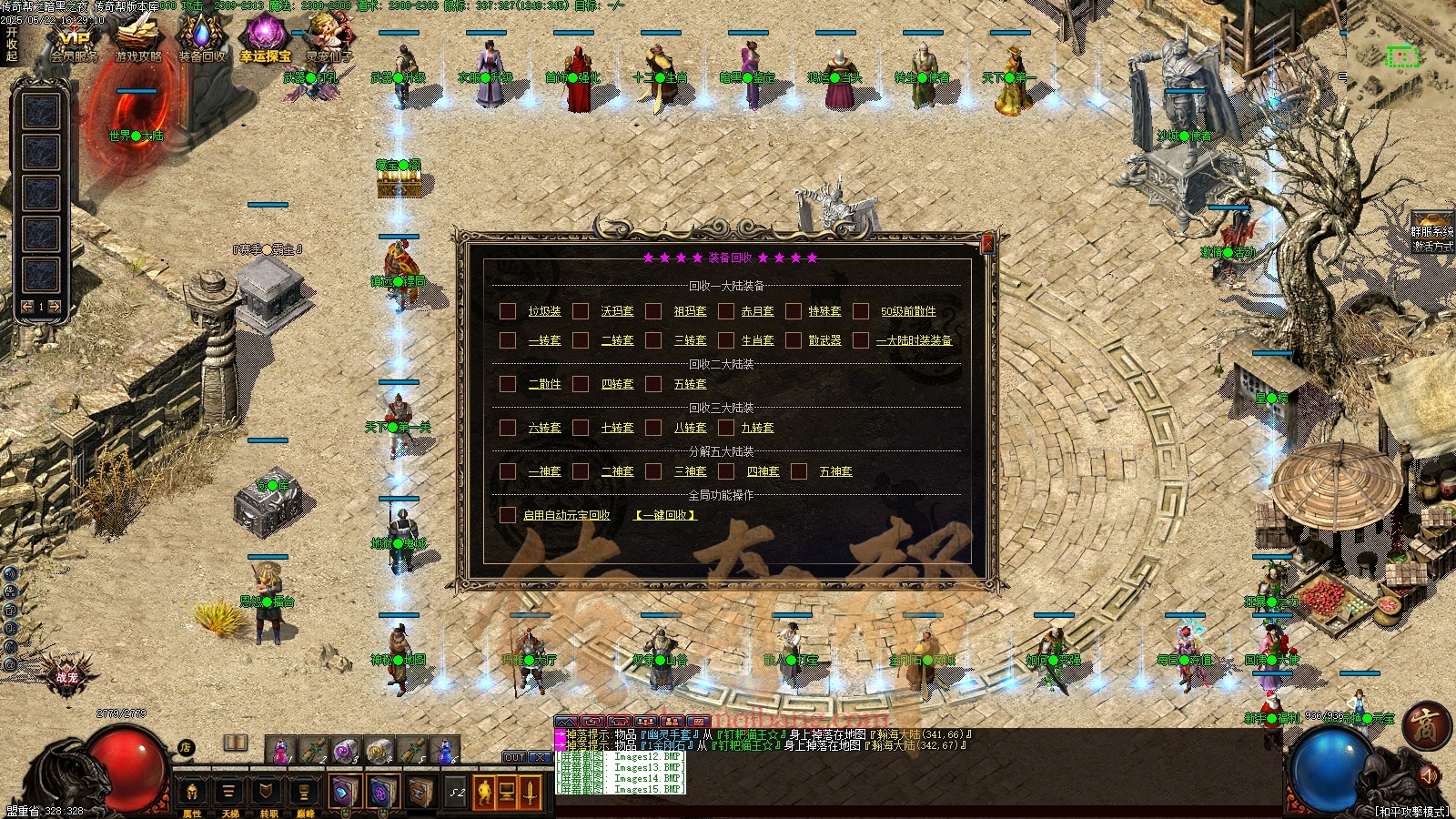
Task: Click the OUT button
Action: point(514,757)
